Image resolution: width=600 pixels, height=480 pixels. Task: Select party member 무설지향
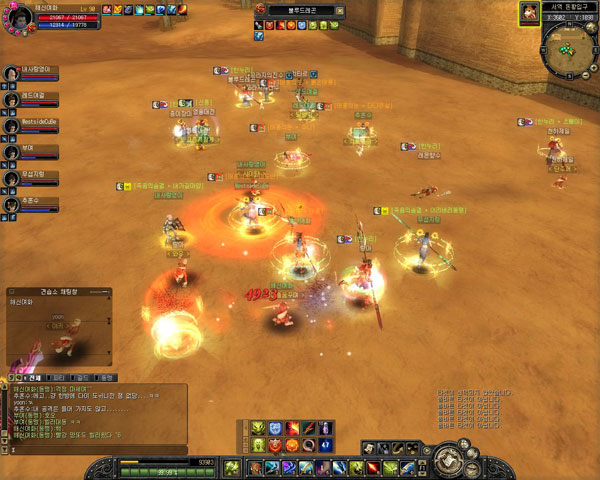click(x=12, y=178)
